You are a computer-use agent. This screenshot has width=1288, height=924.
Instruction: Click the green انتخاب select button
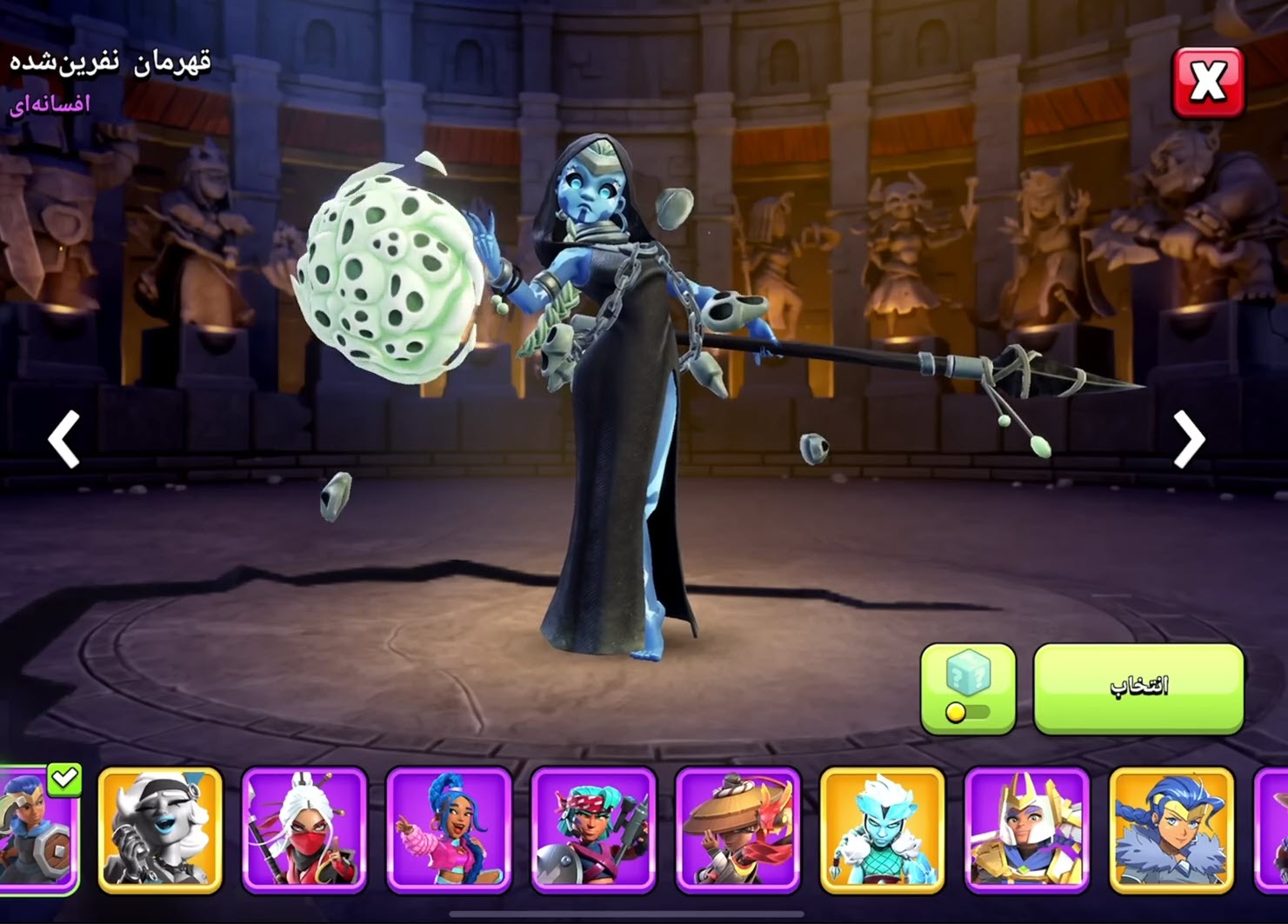(x=1138, y=688)
